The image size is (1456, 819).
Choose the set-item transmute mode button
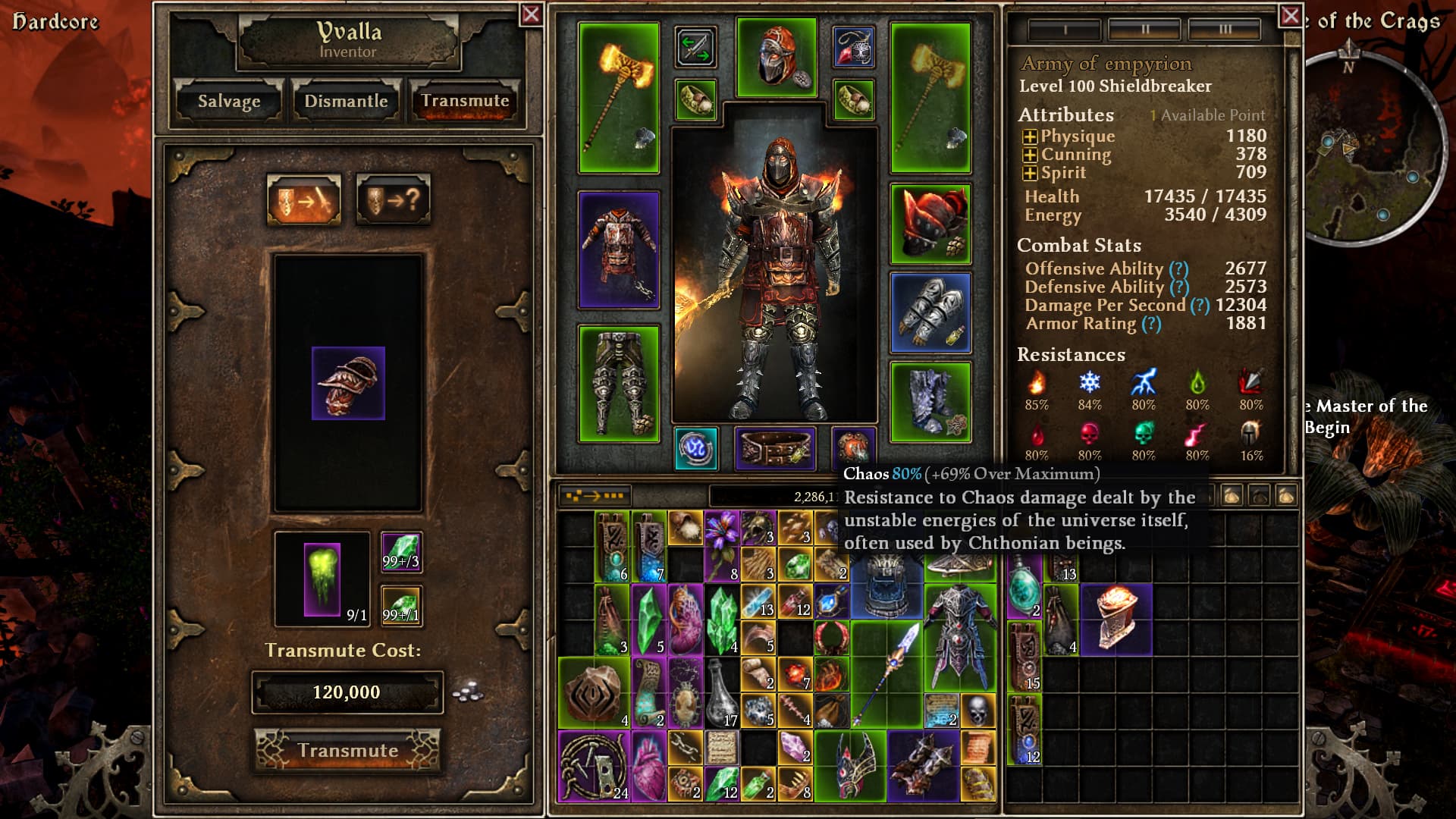[x=303, y=200]
